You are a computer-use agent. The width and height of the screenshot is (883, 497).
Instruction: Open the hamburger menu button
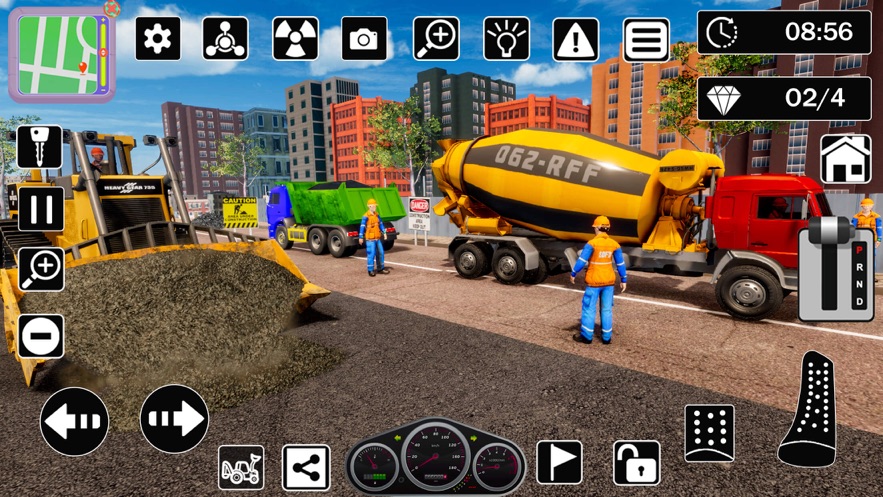pos(646,39)
